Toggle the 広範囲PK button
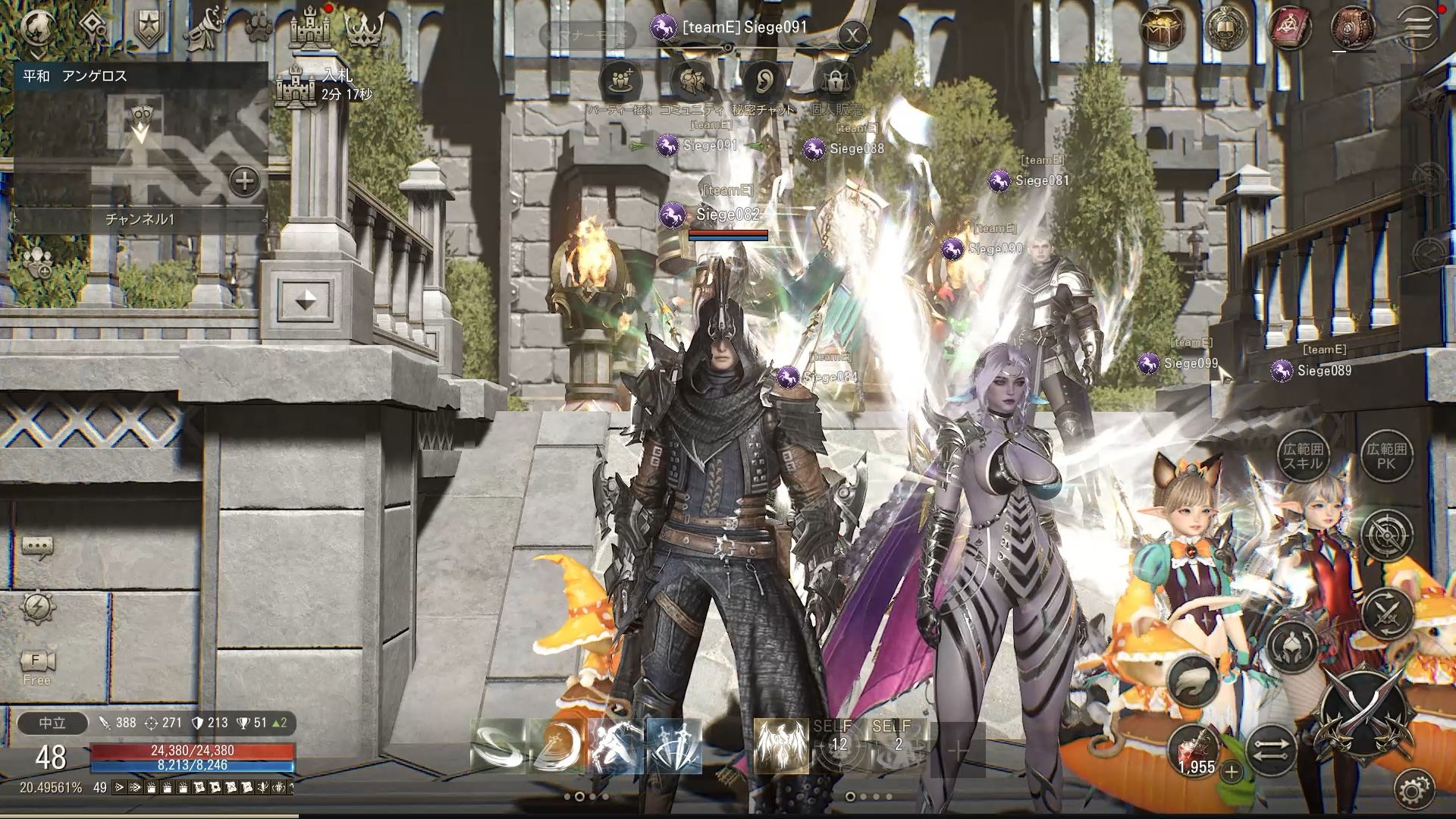The image size is (1456, 819). (x=1385, y=457)
